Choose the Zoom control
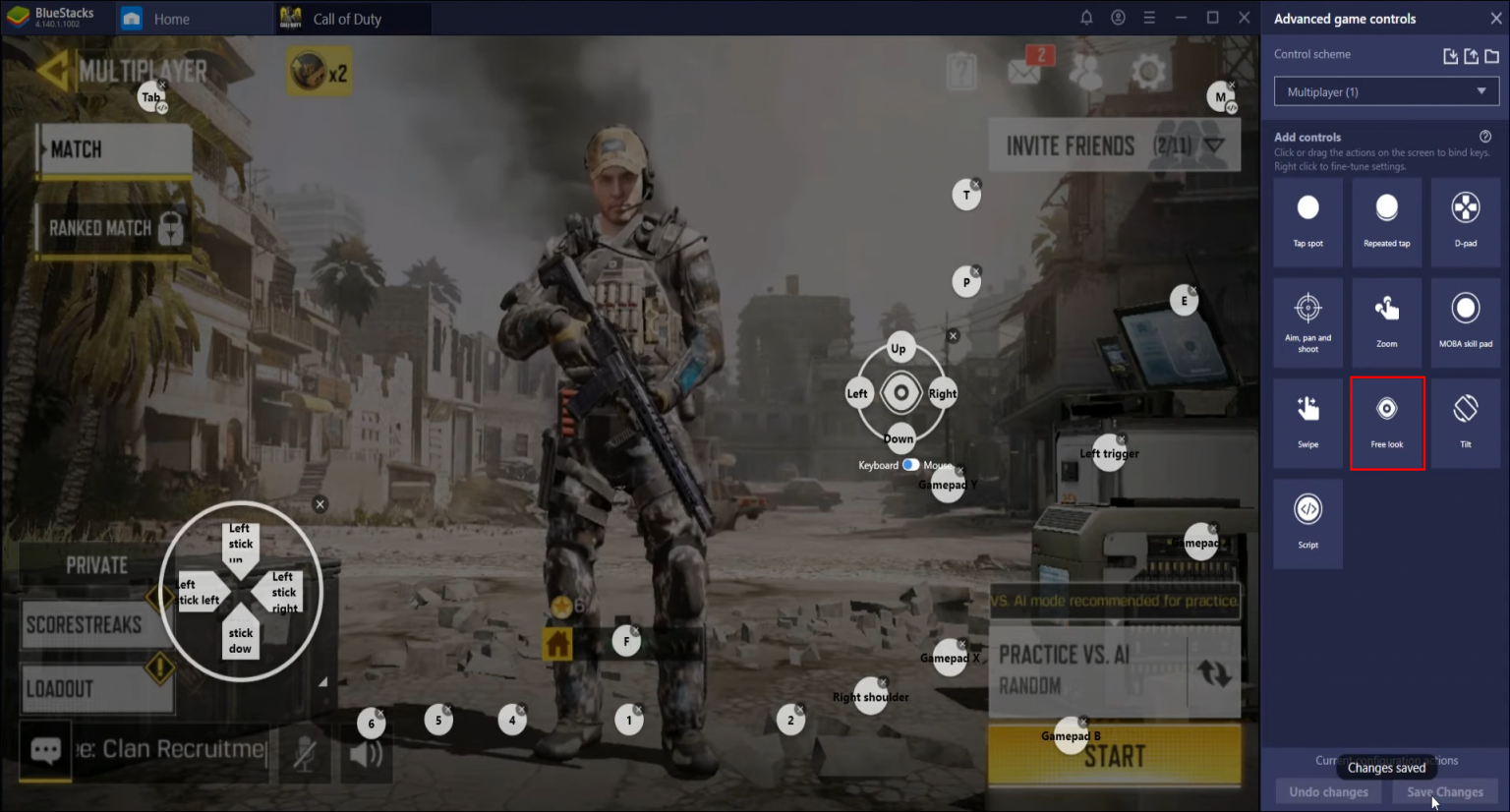1510x812 pixels. (1386, 322)
